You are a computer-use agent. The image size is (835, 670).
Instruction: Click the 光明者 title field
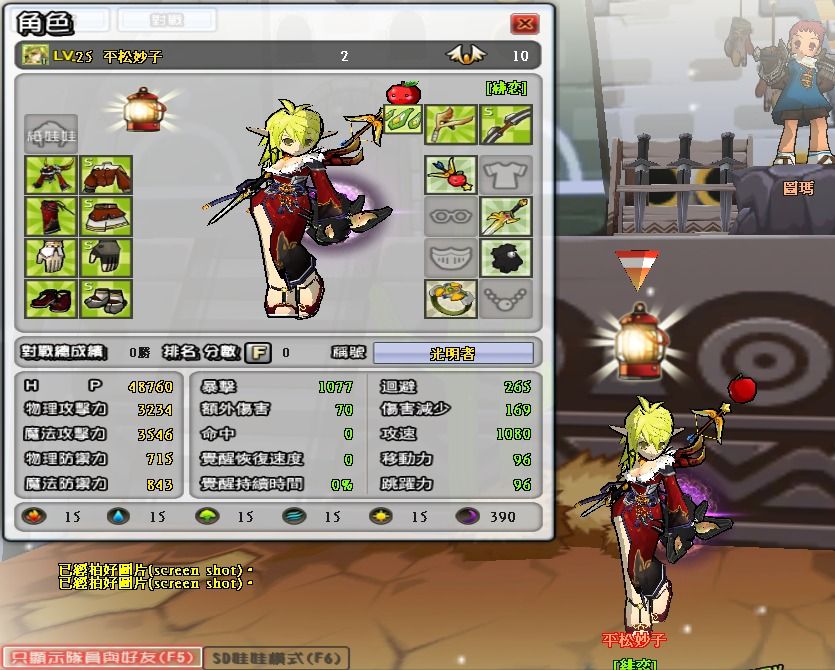[x=453, y=352]
